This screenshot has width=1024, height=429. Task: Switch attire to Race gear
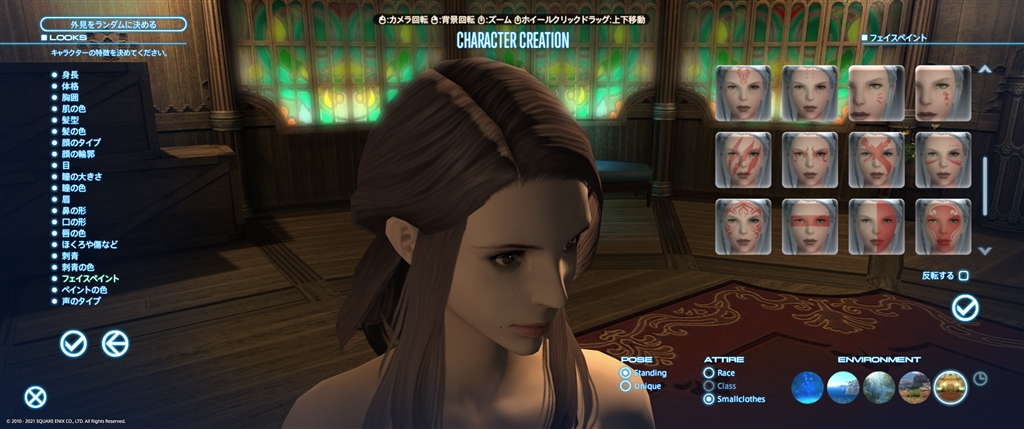[x=709, y=373]
